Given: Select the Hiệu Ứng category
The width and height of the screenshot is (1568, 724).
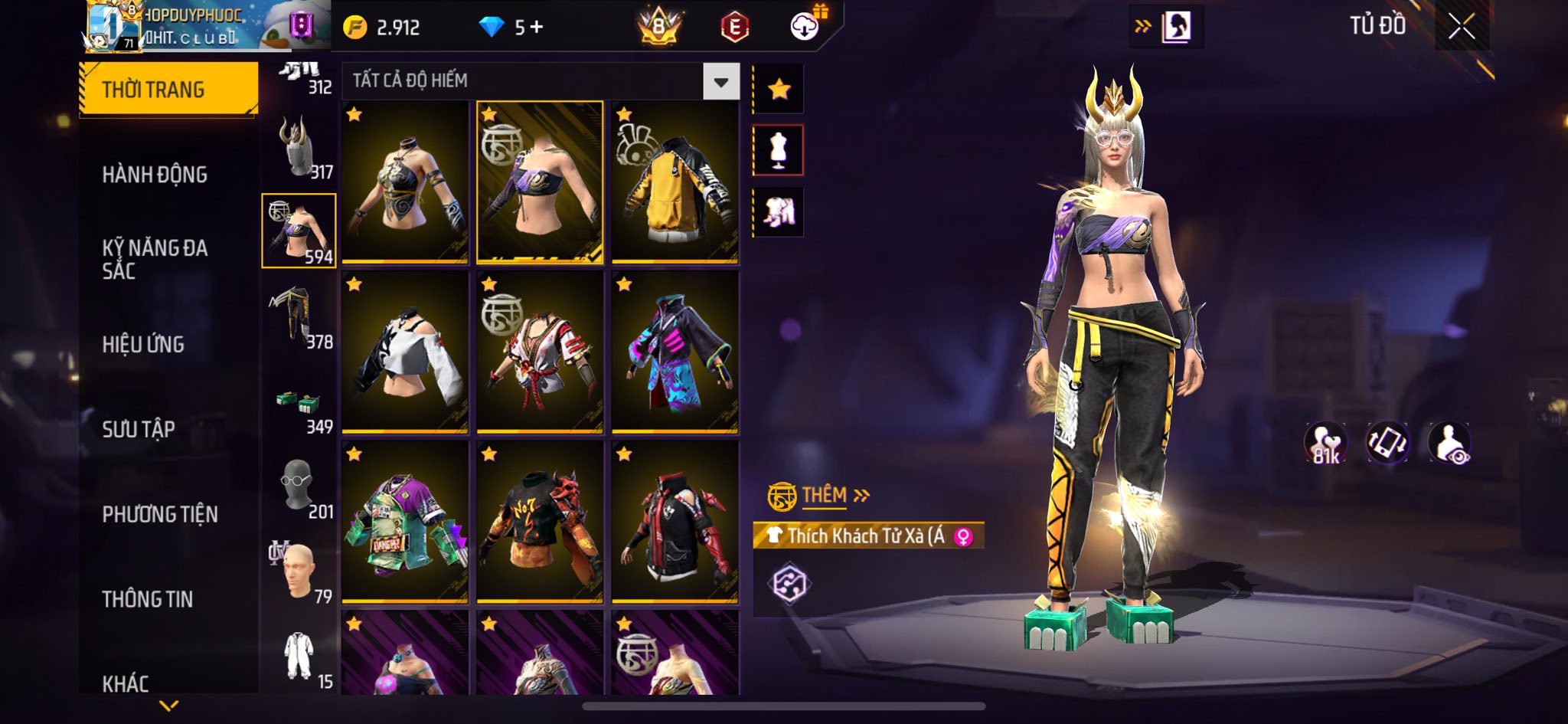Looking at the screenshot, I should point(143,345).
